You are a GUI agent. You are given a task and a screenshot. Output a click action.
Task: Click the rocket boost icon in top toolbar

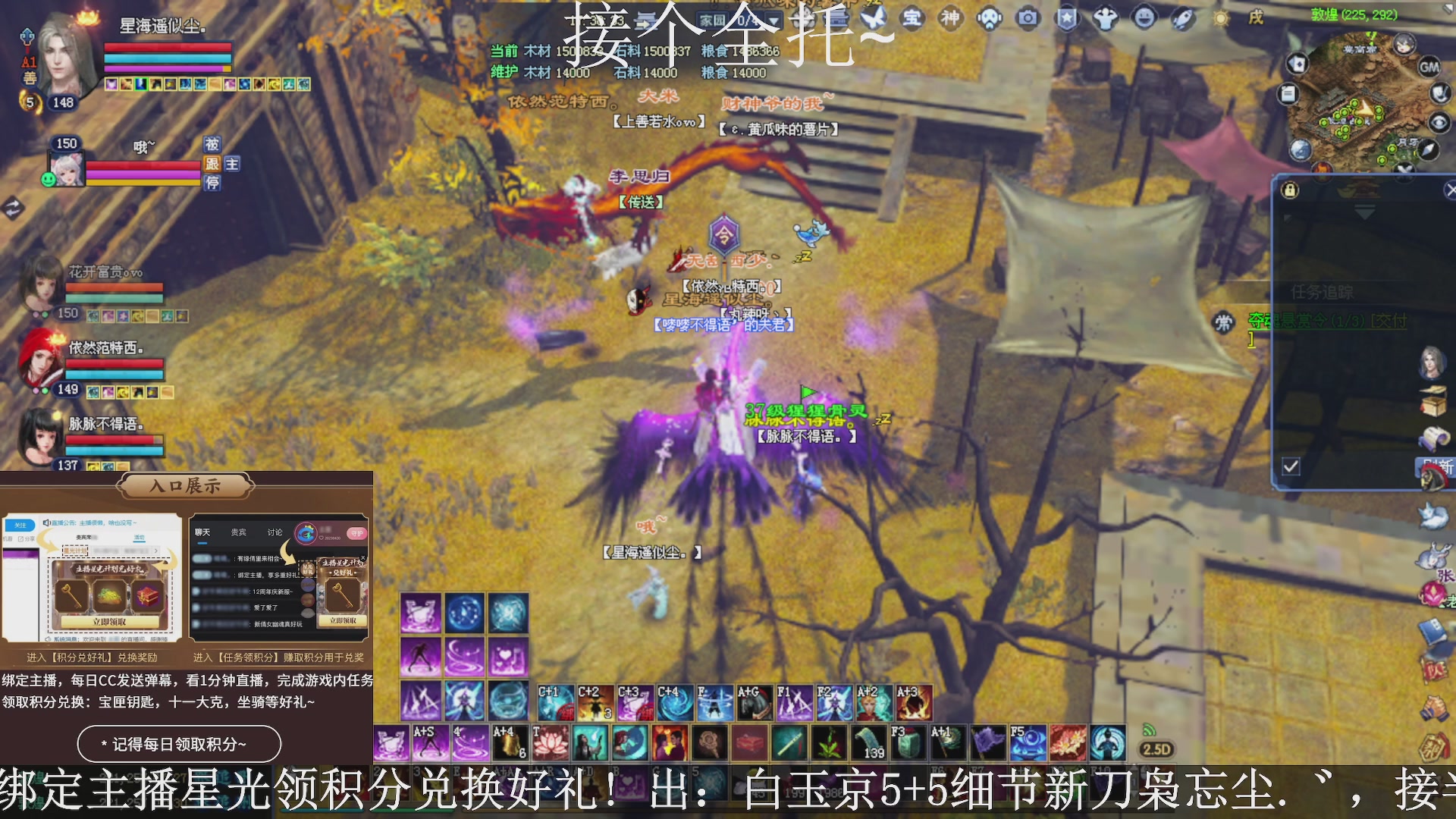point(1182,19)
